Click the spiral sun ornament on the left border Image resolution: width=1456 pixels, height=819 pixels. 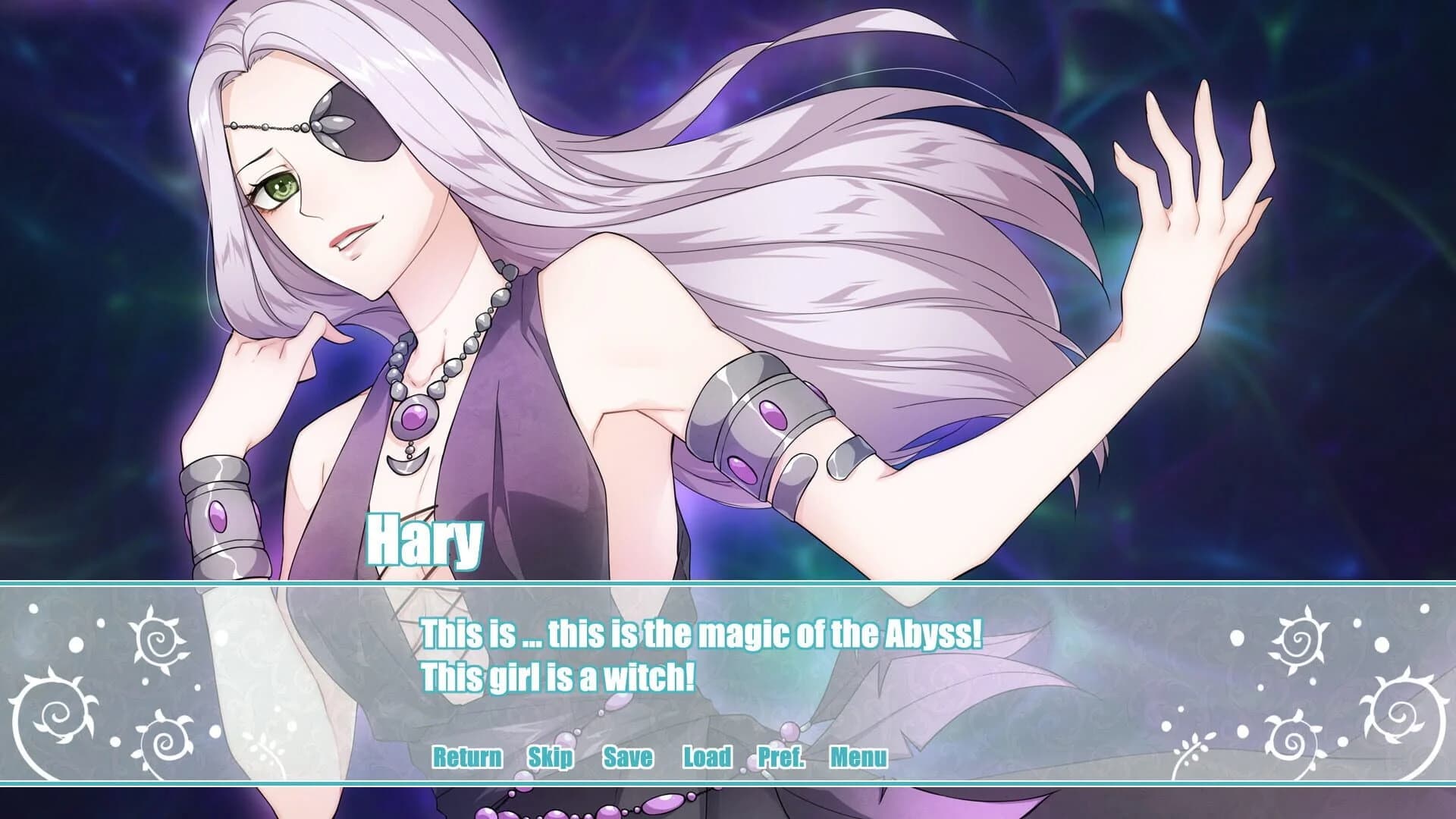click(x=159, y=641)
